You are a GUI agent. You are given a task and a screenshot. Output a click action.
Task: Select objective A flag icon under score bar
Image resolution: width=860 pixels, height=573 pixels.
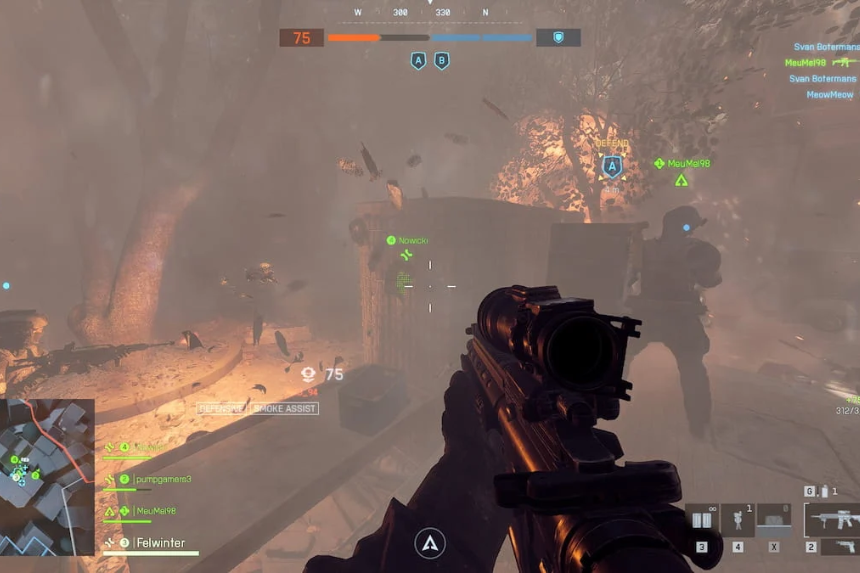coord(418,61)
